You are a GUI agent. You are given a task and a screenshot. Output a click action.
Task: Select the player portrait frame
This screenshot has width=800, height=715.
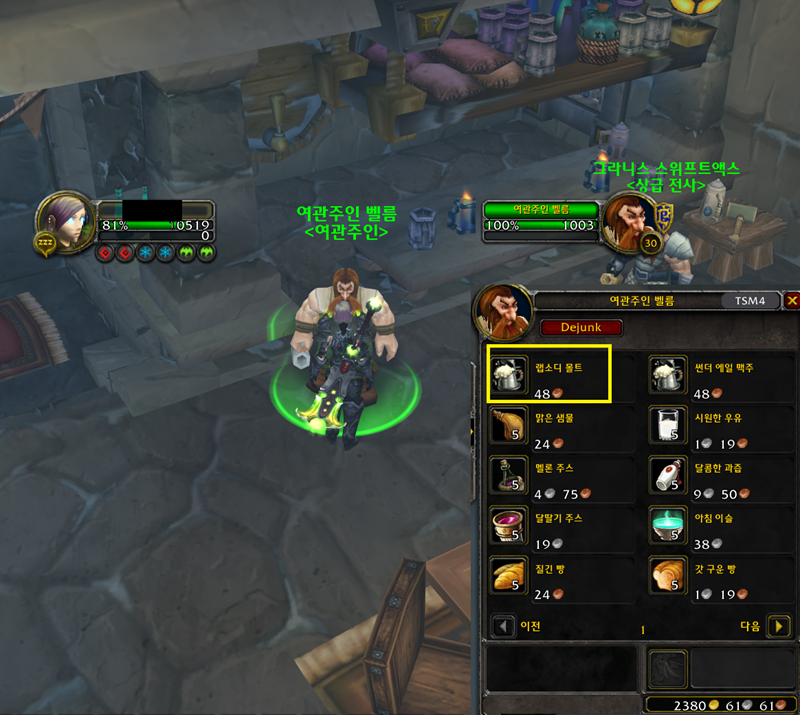point(62,220)
